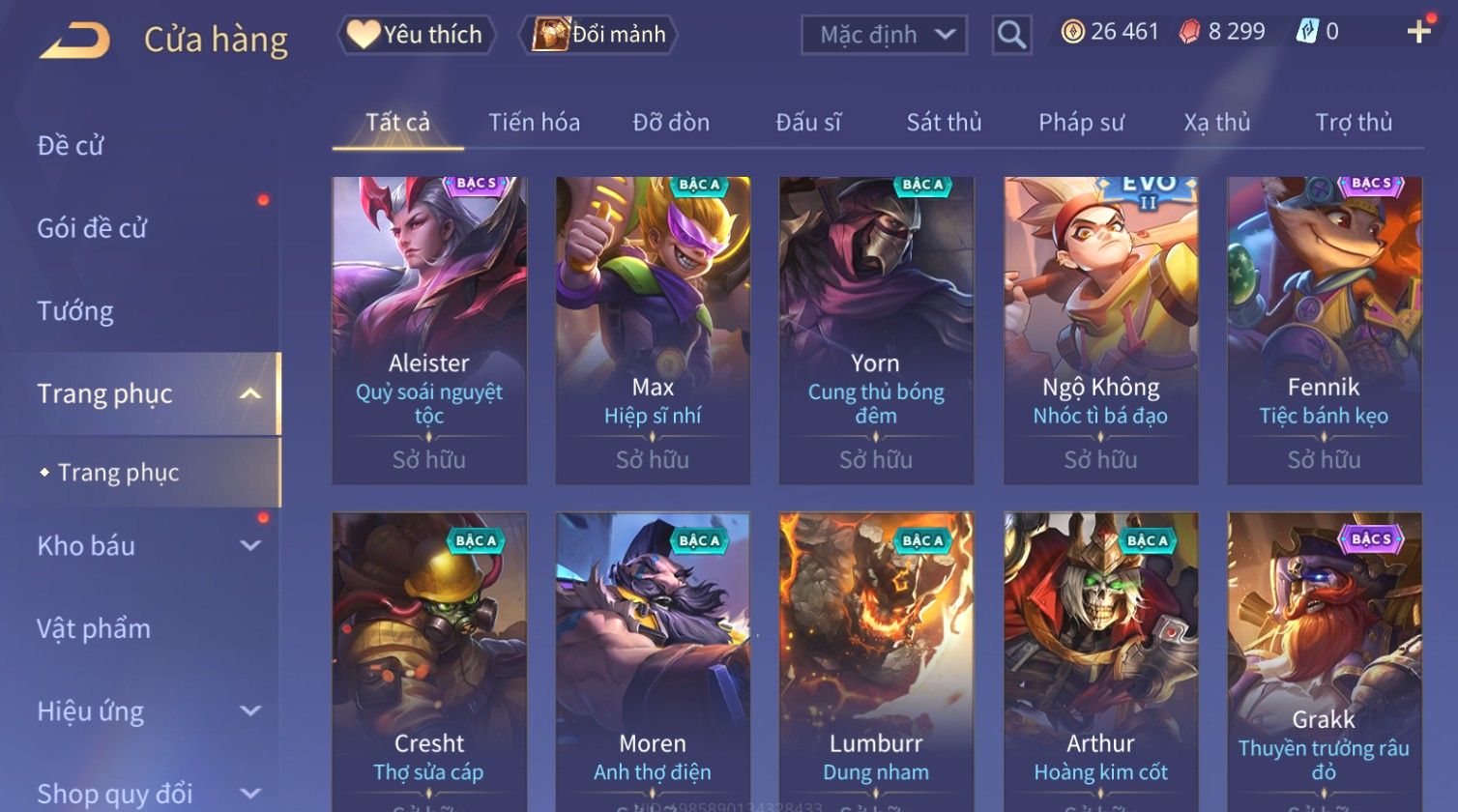Image resolution: width=1458 pixels, height=812 pixels.
Task: Open the Đổi mảnh exchange
Action: pos(600,35)
